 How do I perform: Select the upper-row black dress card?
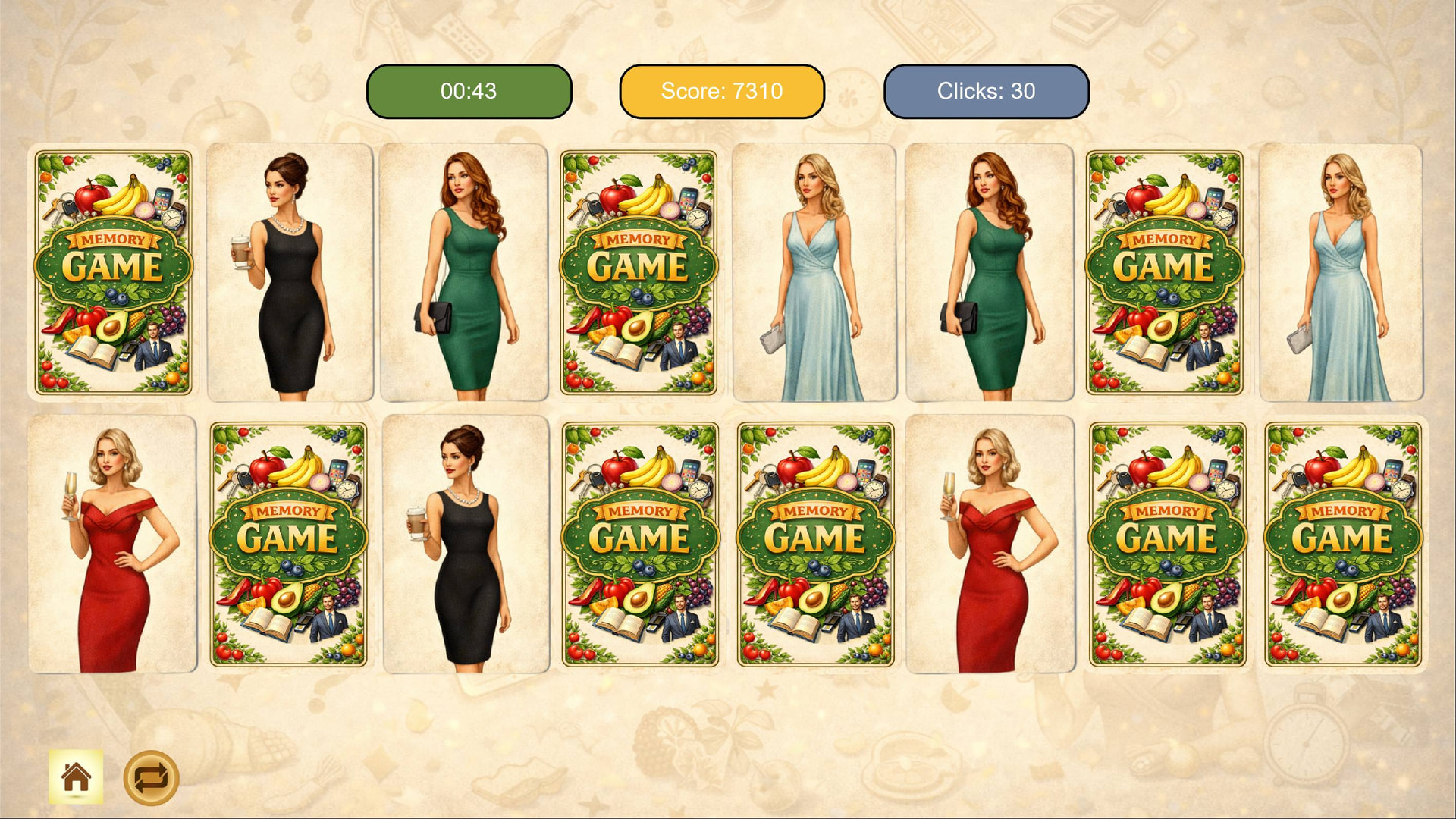pyautogui.click(x=290, y=273)
